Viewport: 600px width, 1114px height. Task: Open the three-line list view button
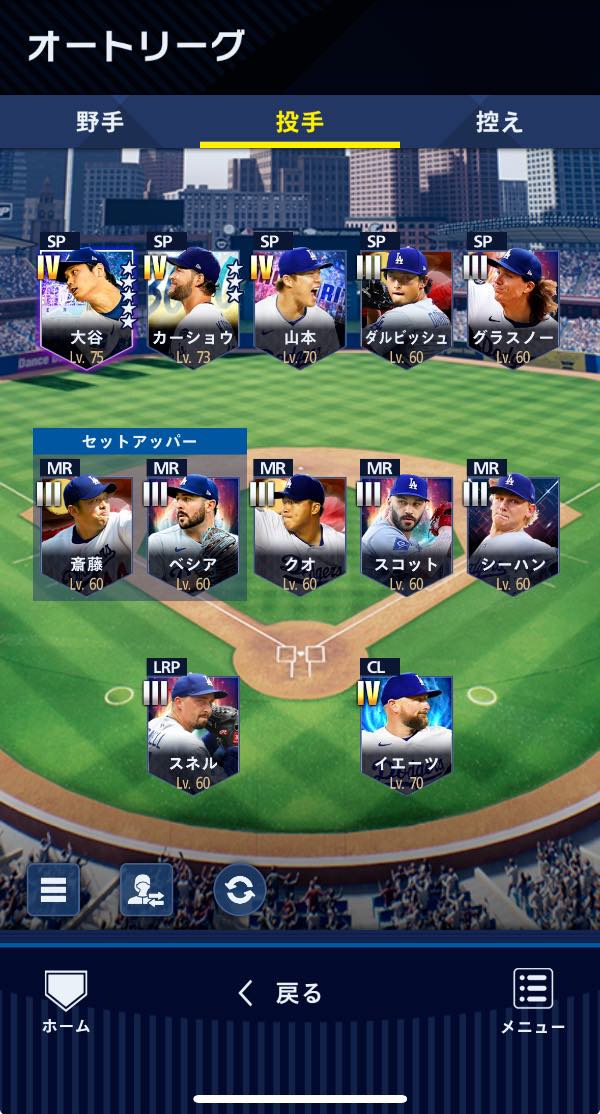[53, 890]
